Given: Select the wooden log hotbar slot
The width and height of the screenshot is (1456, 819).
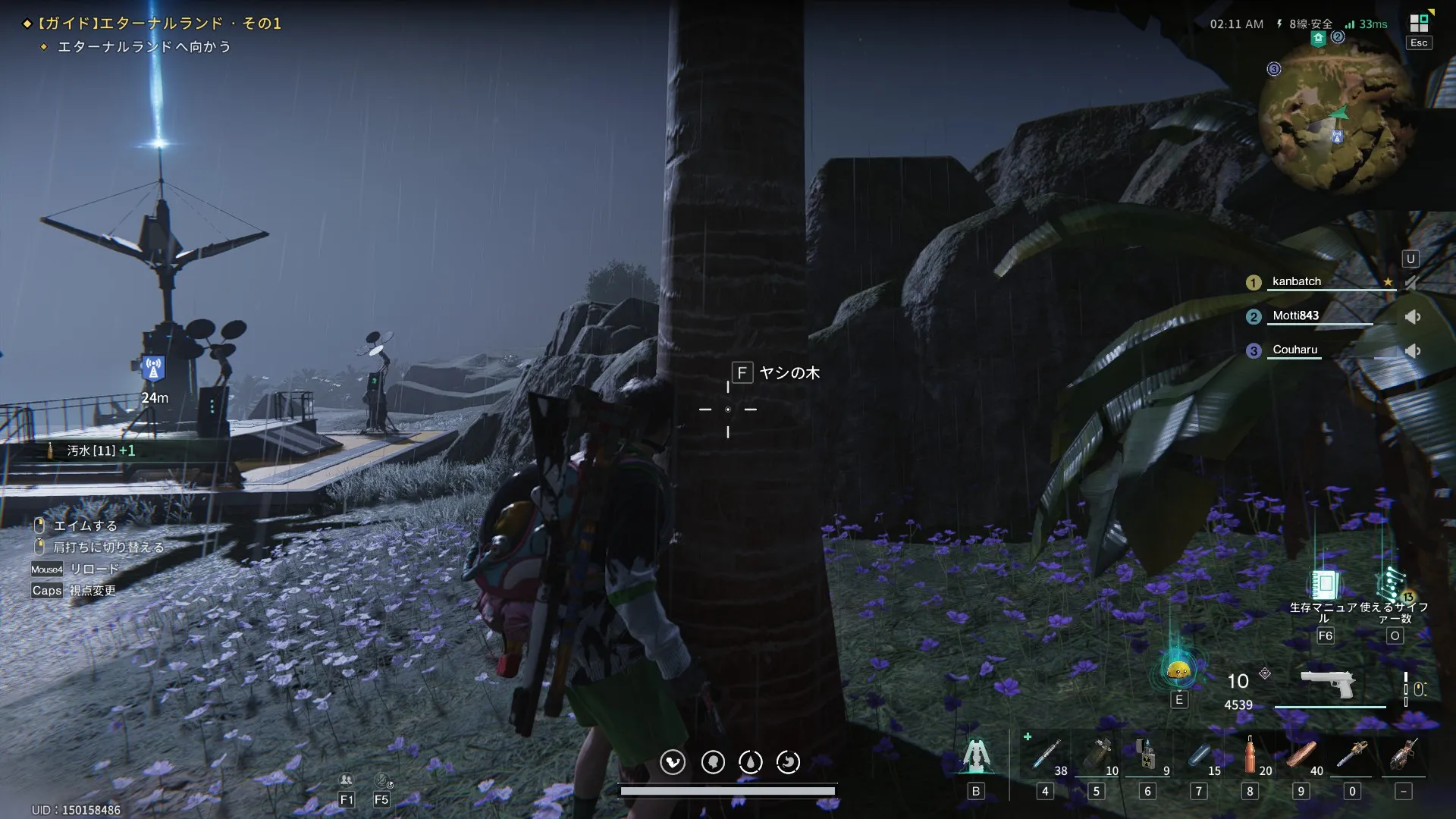Looking at the screenshot, I should (1301, 755).
